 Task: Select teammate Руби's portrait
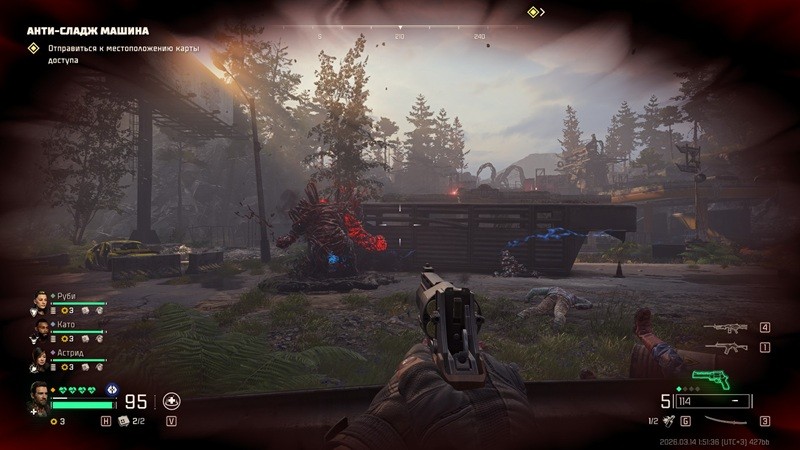coord(40,299)
